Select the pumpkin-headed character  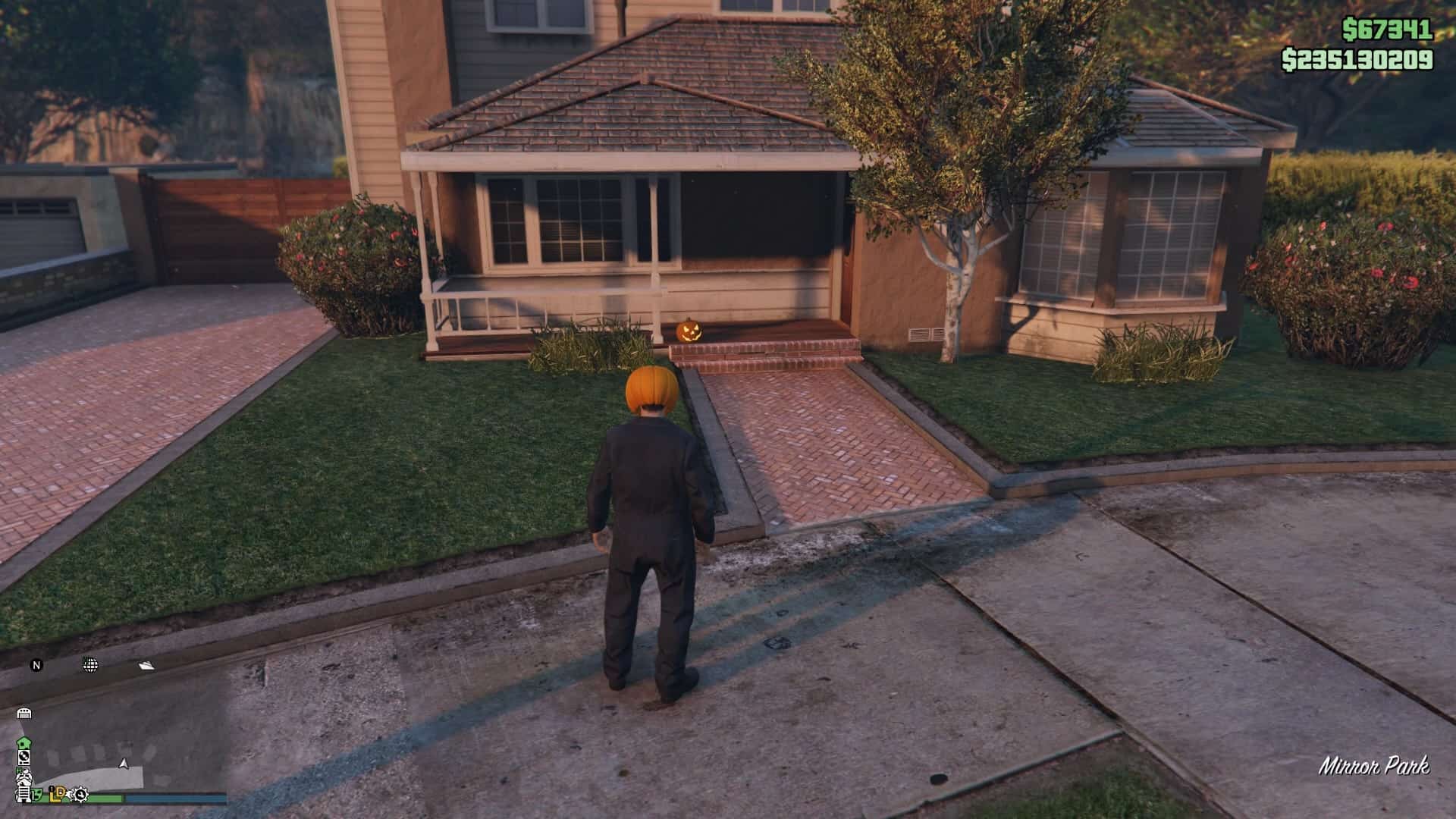(652, 493)
